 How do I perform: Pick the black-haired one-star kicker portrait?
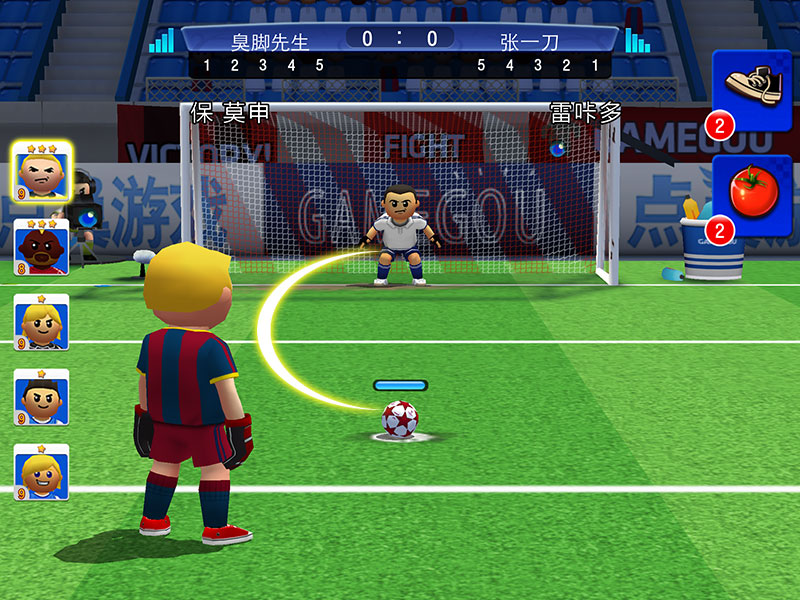42,397
